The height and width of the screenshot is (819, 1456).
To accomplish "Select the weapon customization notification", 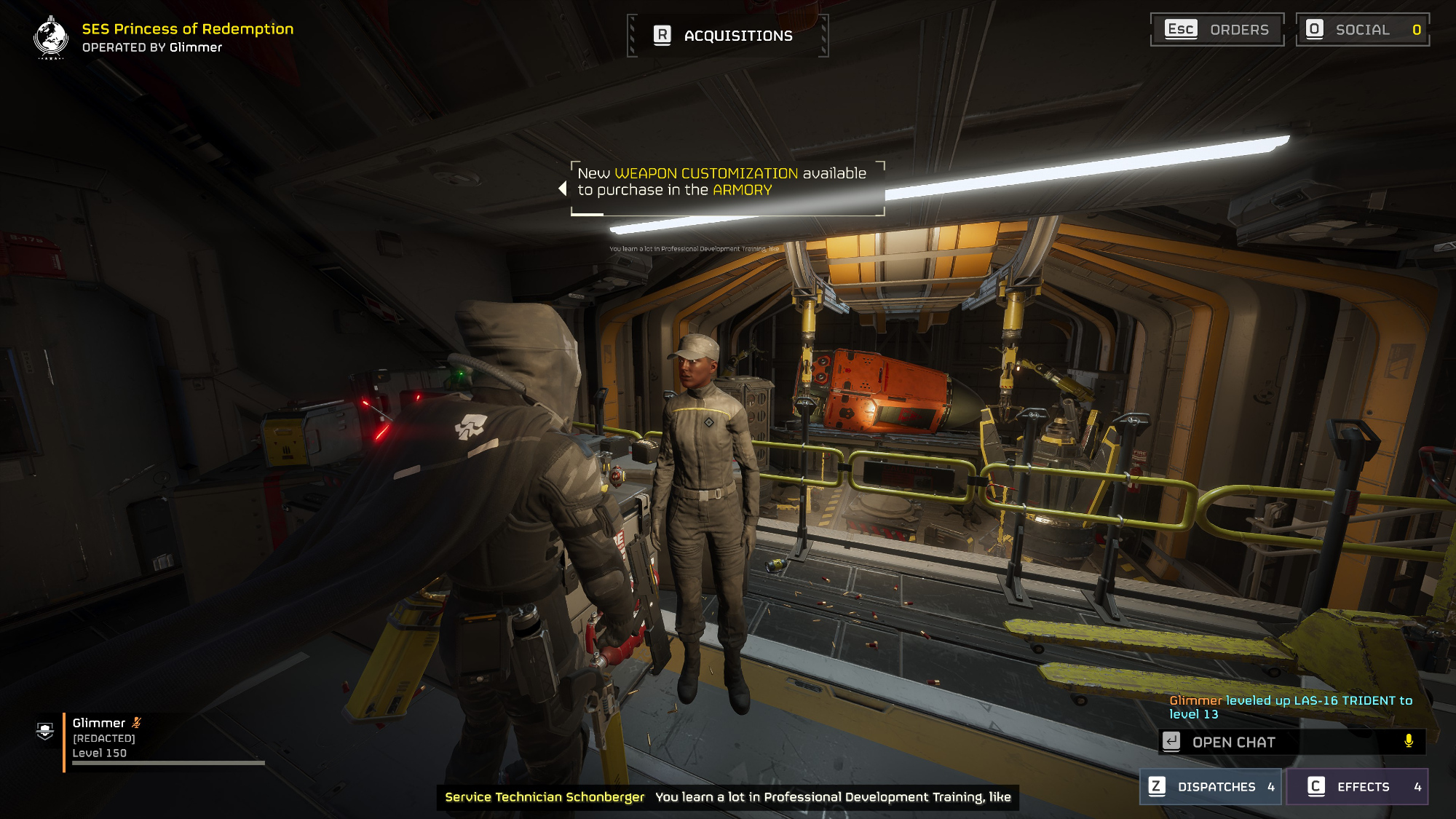I will 727,189.
